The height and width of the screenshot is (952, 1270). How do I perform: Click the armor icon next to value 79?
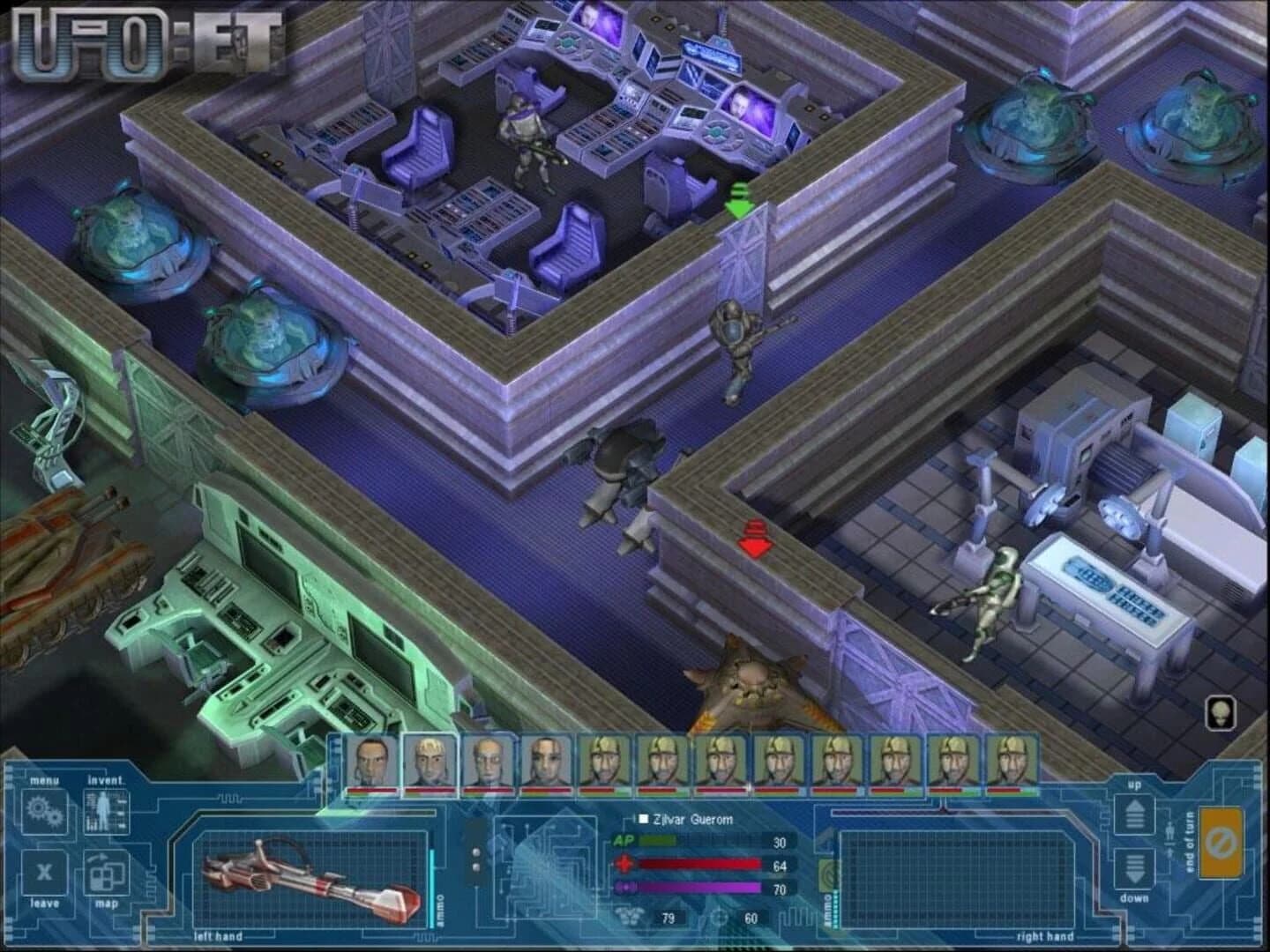630,917
